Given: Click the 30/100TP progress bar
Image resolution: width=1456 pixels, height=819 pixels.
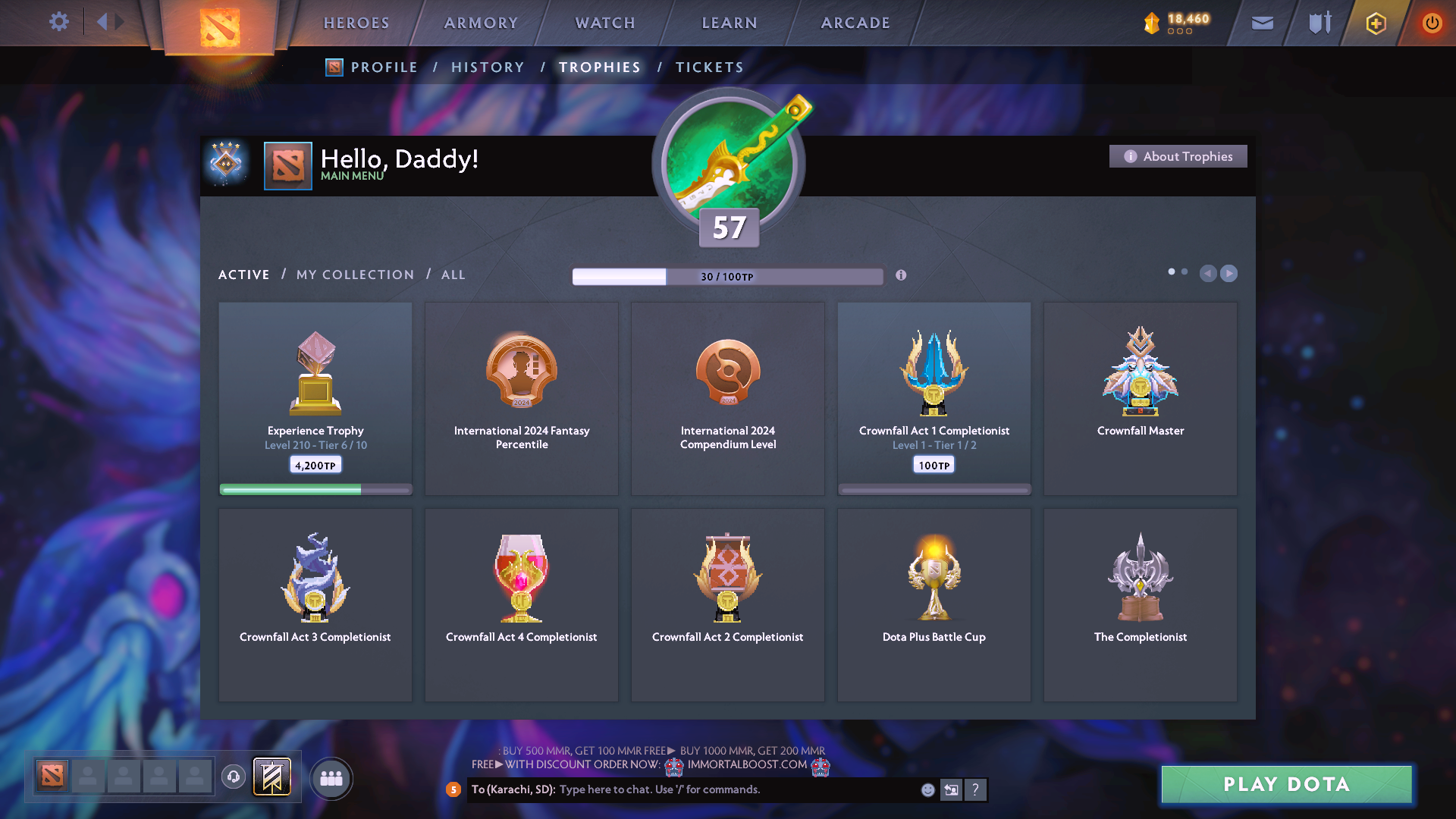Looking at the screenshot, I should (728, 276).
